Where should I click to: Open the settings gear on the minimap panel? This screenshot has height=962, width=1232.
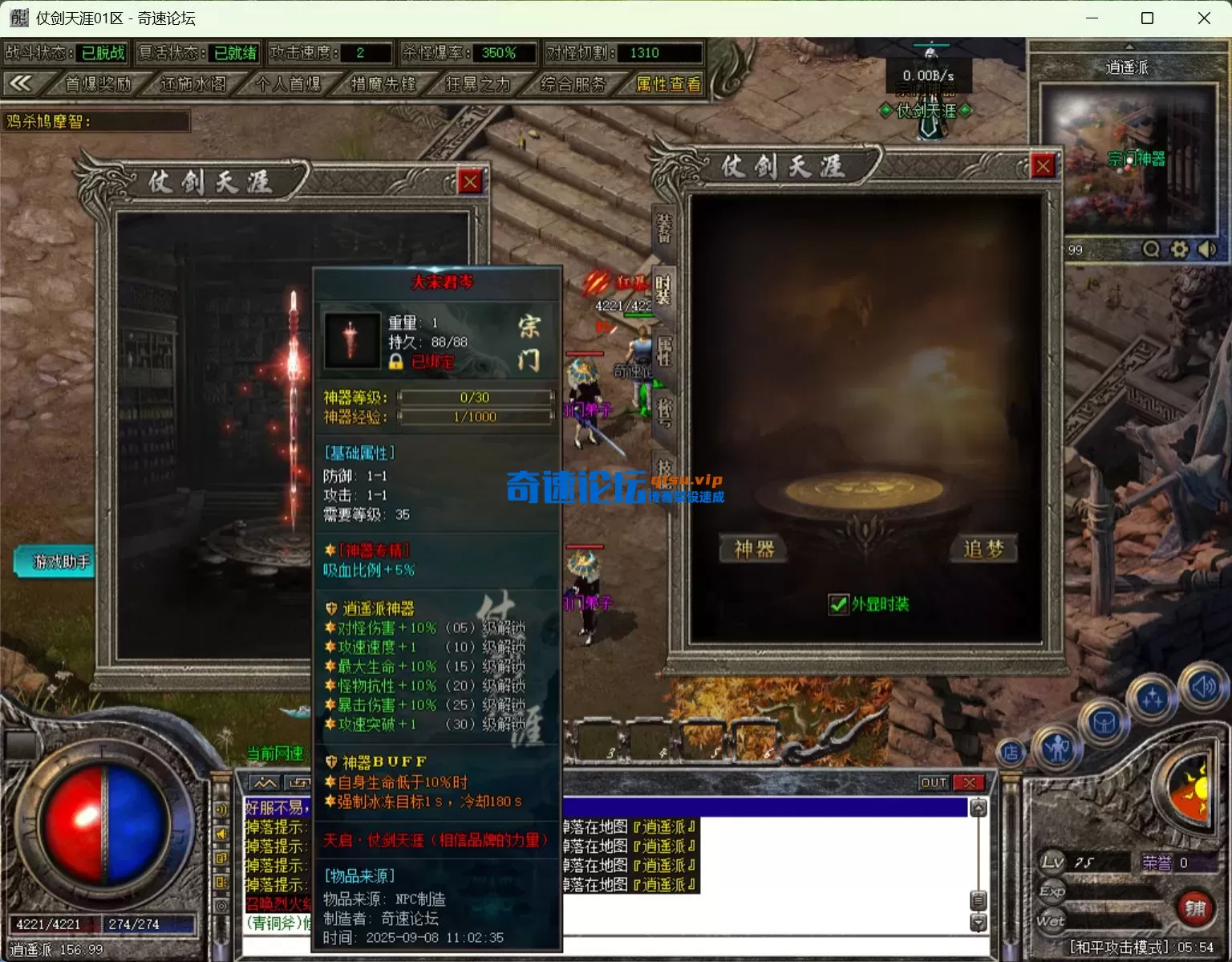[1179, 250]
